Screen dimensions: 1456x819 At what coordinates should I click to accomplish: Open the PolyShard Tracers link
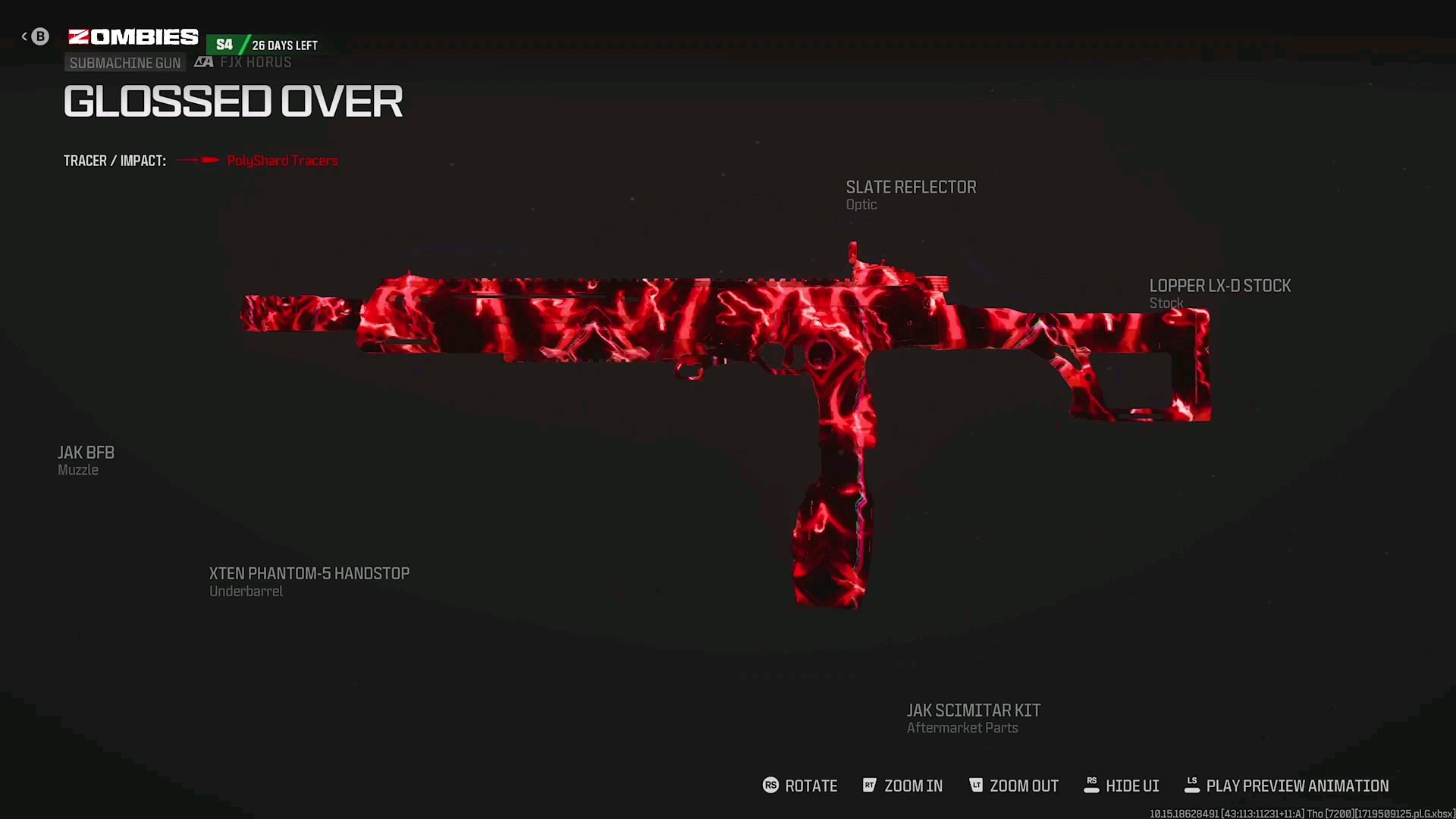point(282,160)
